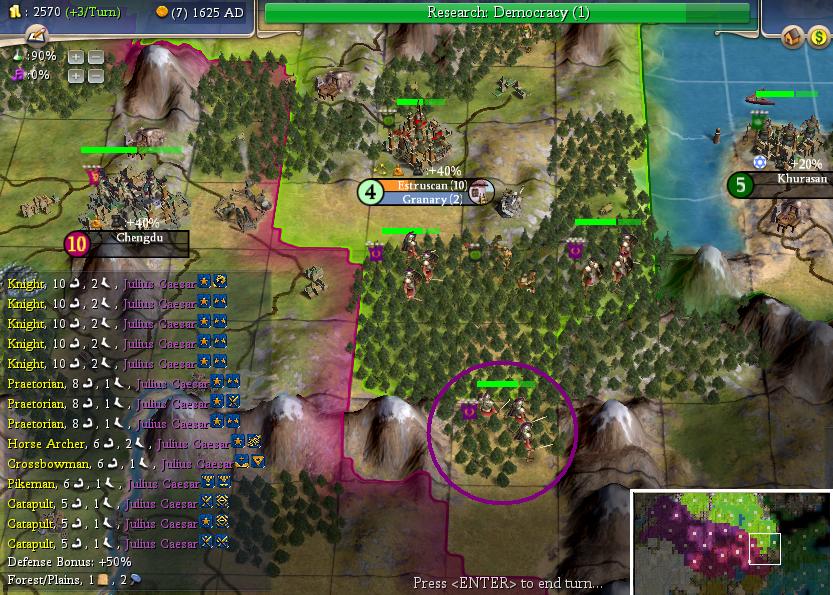
Task: Raise the culture rate percentage
Action: coord(76,75)
